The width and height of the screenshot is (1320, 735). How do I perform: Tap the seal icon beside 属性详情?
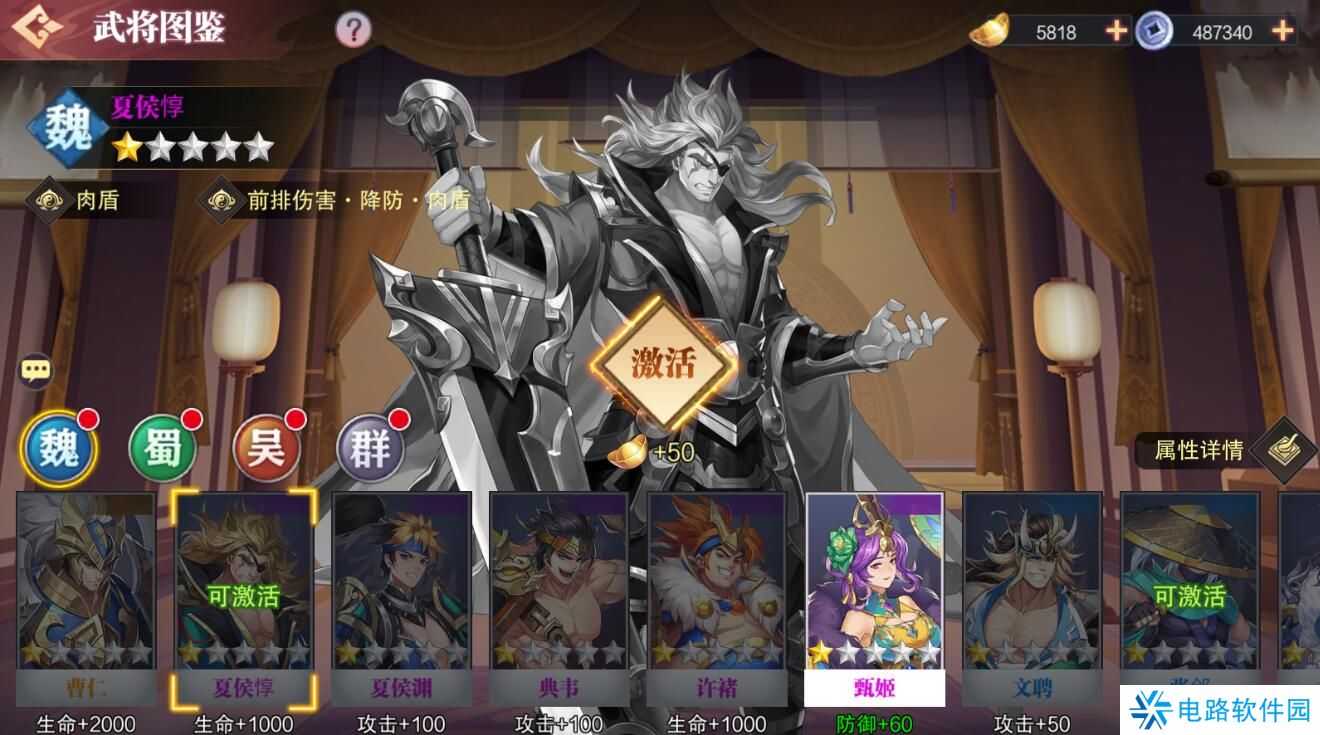coord(1283,450)
